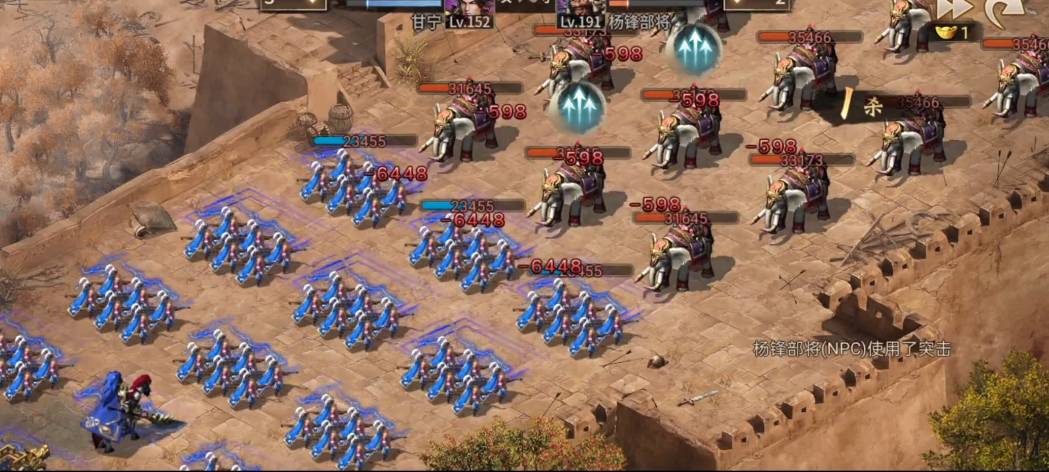Image resolution: width=1049 pixels, height=472 pixels.
Task: Open the gold ingot reward counter
Action: coord(952,32)
